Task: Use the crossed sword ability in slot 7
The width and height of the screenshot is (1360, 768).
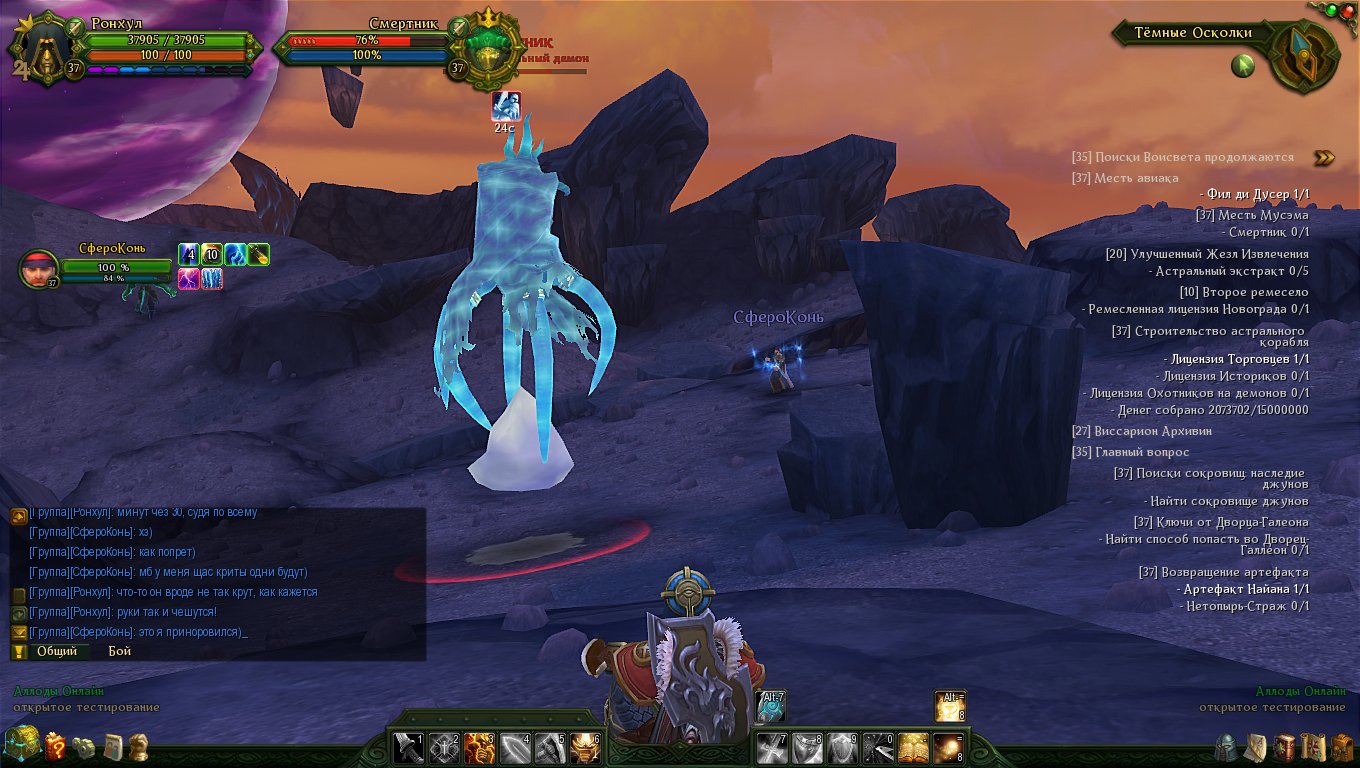Action: (x=773, y=748)
